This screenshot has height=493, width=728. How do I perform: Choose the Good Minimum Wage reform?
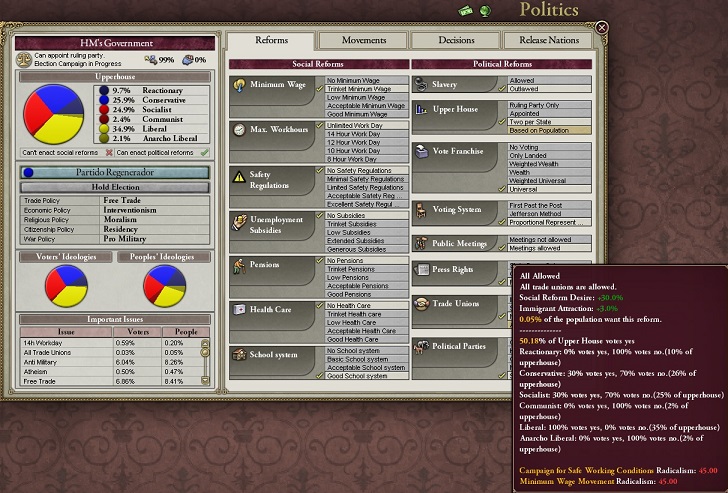pos(365,114)
